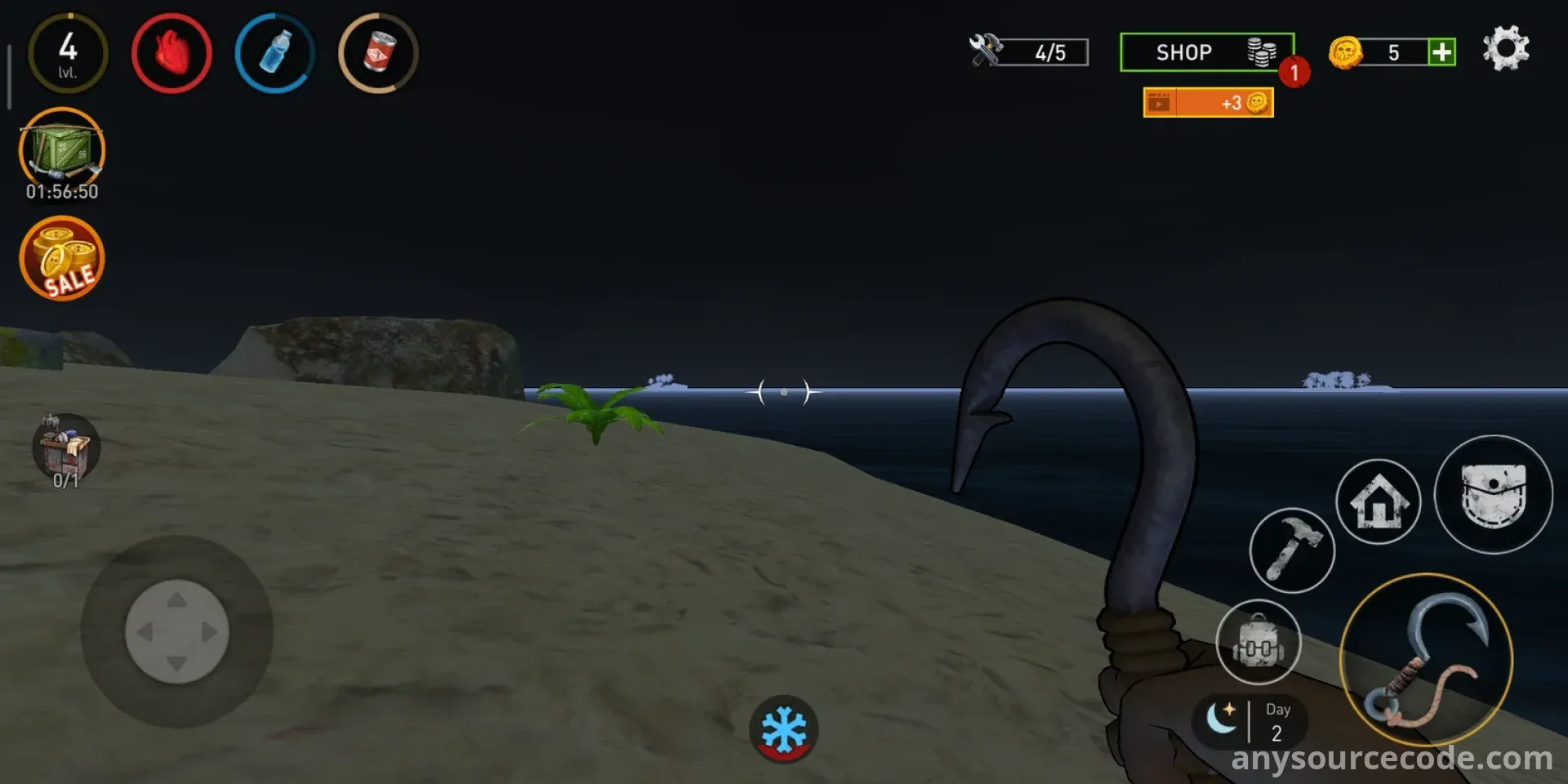Open the backpack icon
Viewport: 1568px width, 784px height.
(x=1258, y=642)
